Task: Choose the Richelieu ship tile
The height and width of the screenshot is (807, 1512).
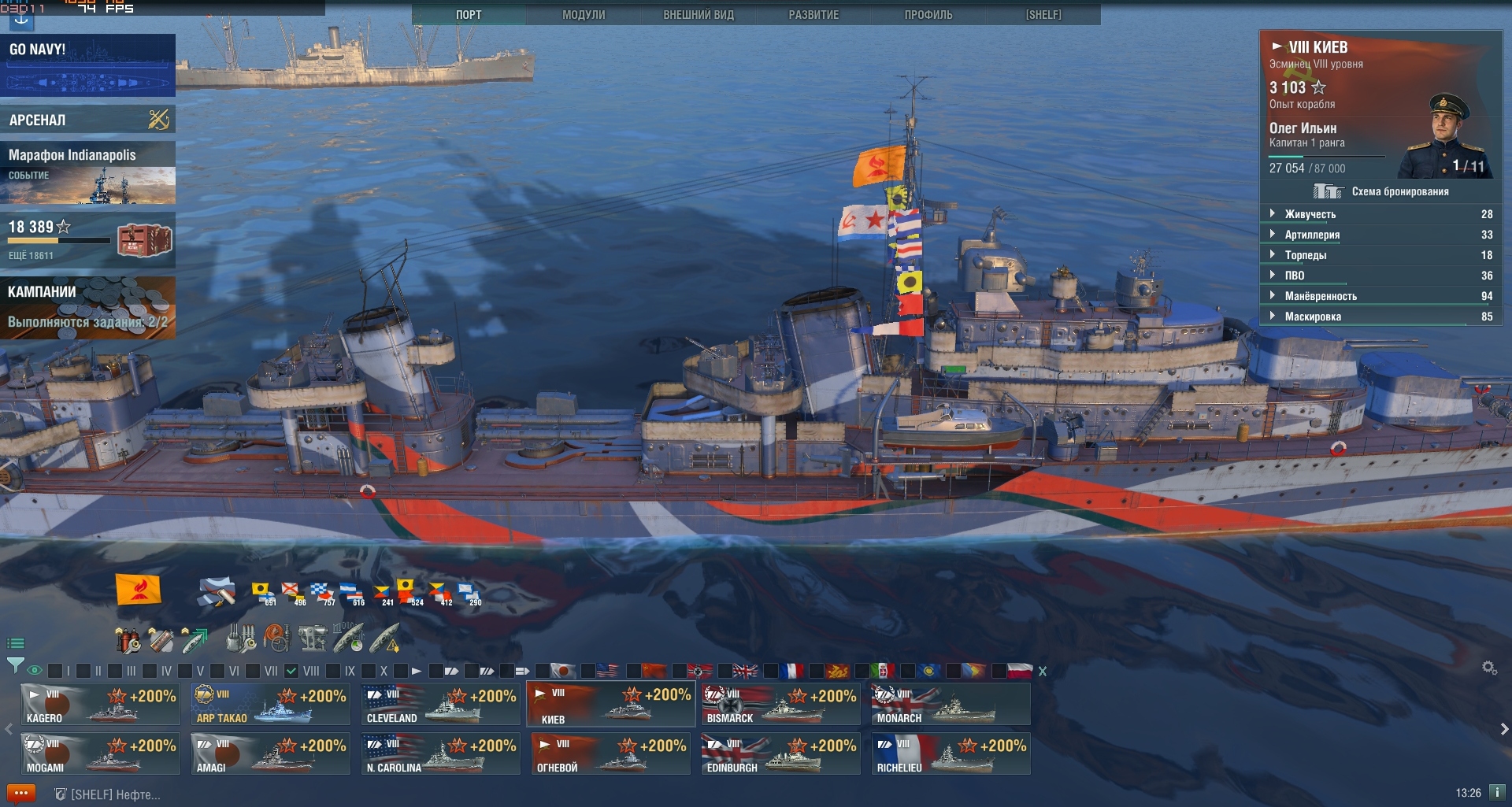Action: tap(951, 753)
